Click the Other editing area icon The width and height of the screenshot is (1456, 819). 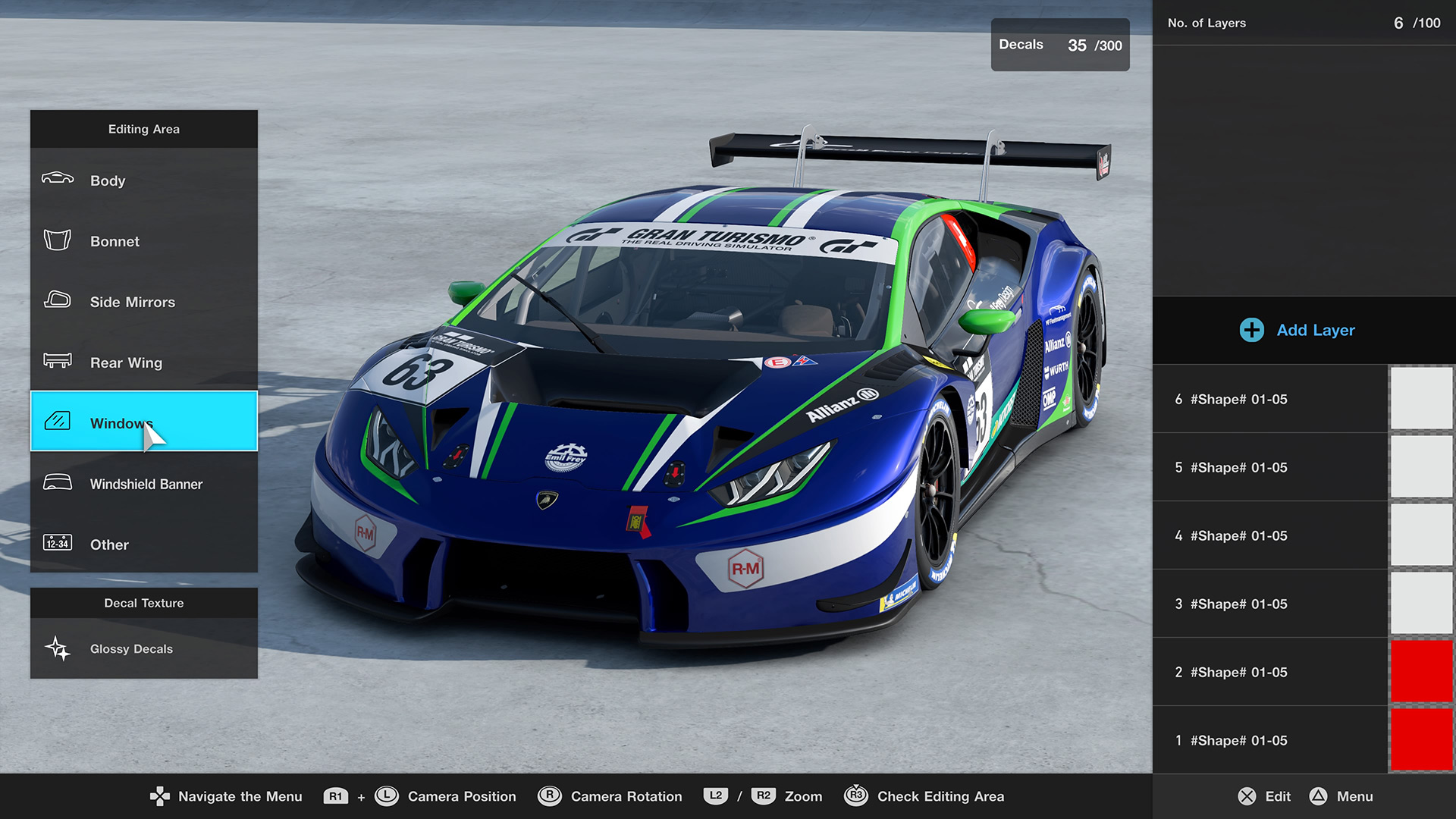coord(58,544)
